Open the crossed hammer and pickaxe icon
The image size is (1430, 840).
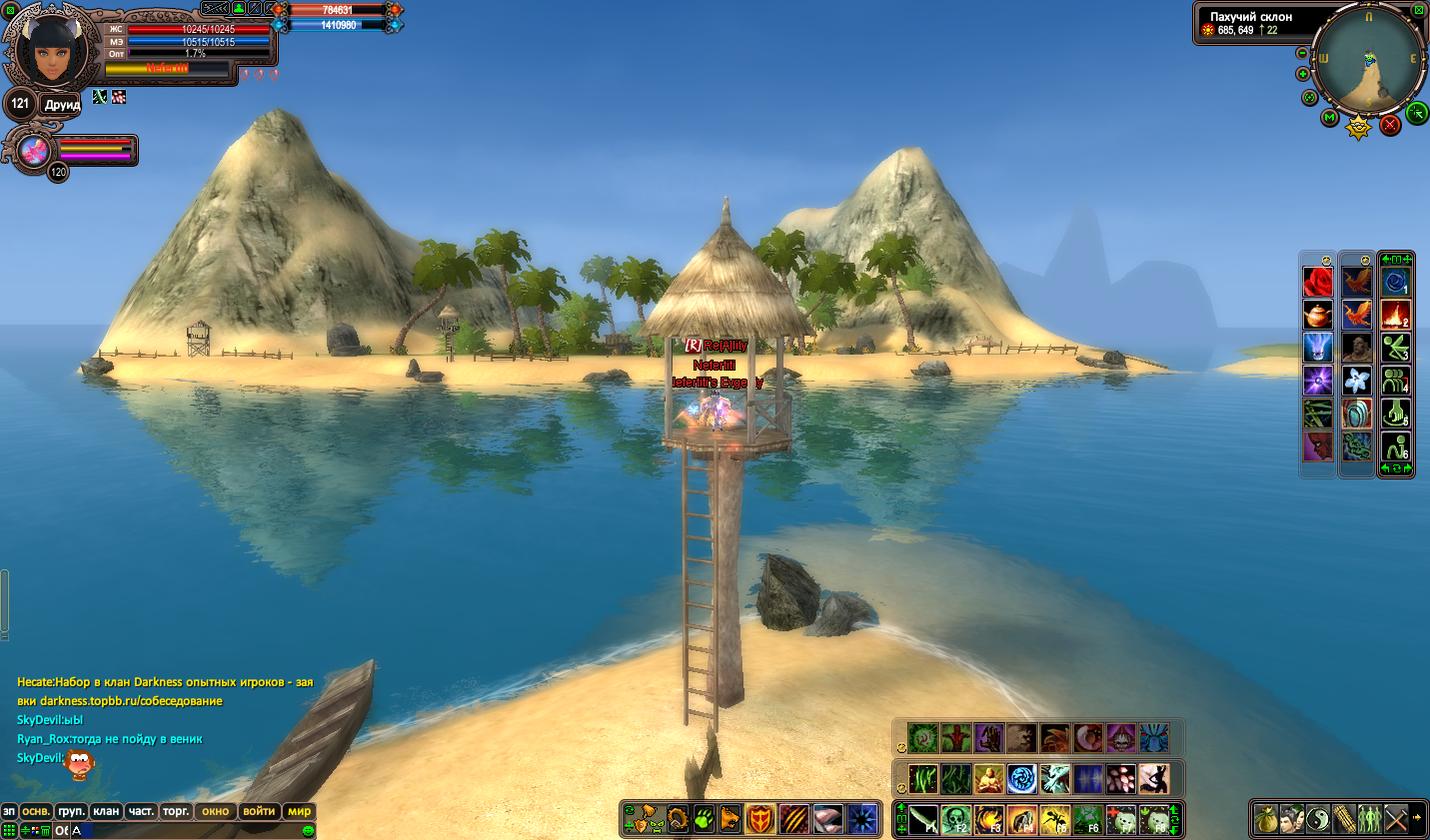[1396, 818]
